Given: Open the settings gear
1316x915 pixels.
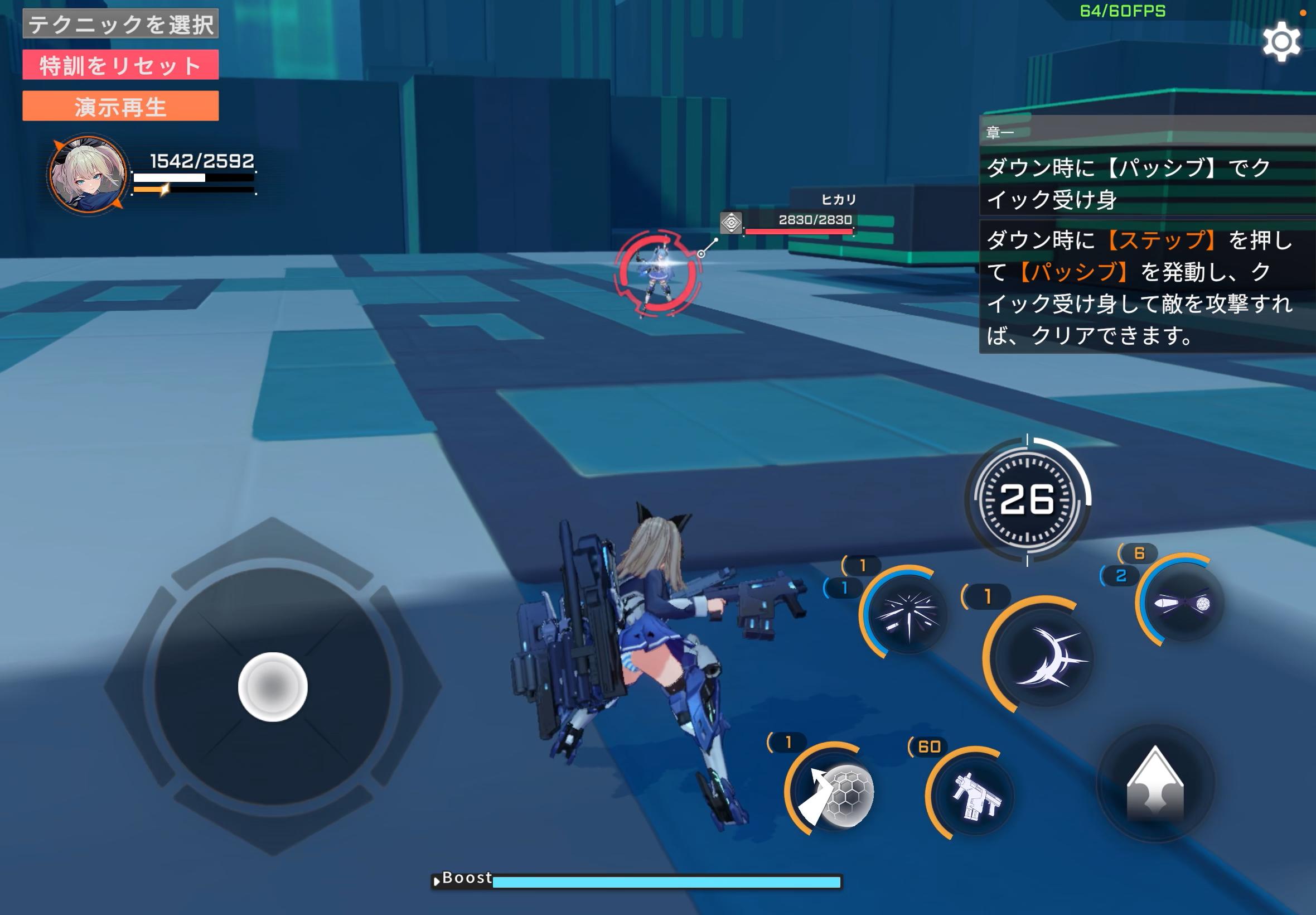Looking at the screenshot, I should pyautogui.click(x=1282, y=41).
